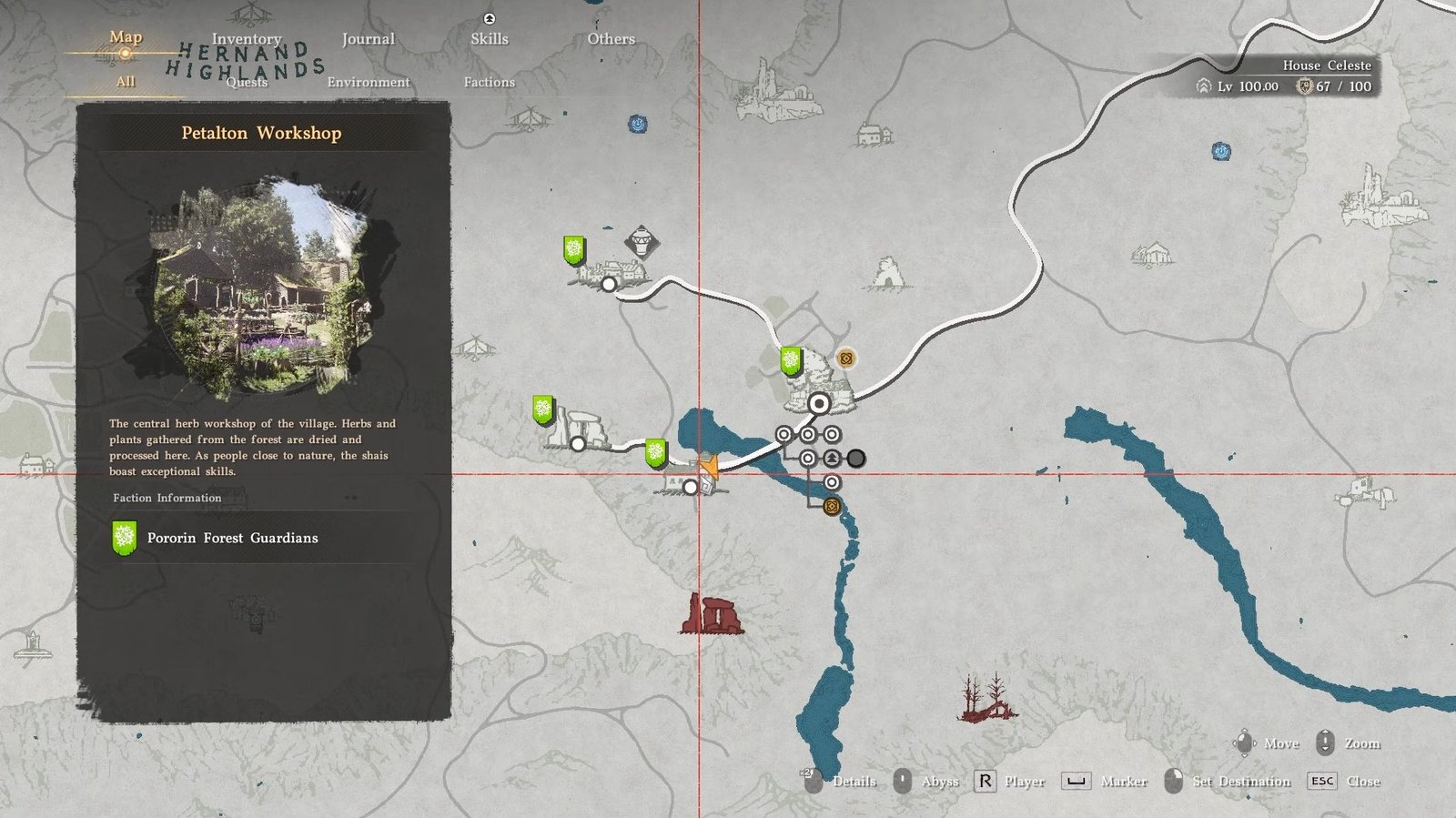The image size is (1456, 818).
Task: Select the All map filter
Action: pos(126,82)
